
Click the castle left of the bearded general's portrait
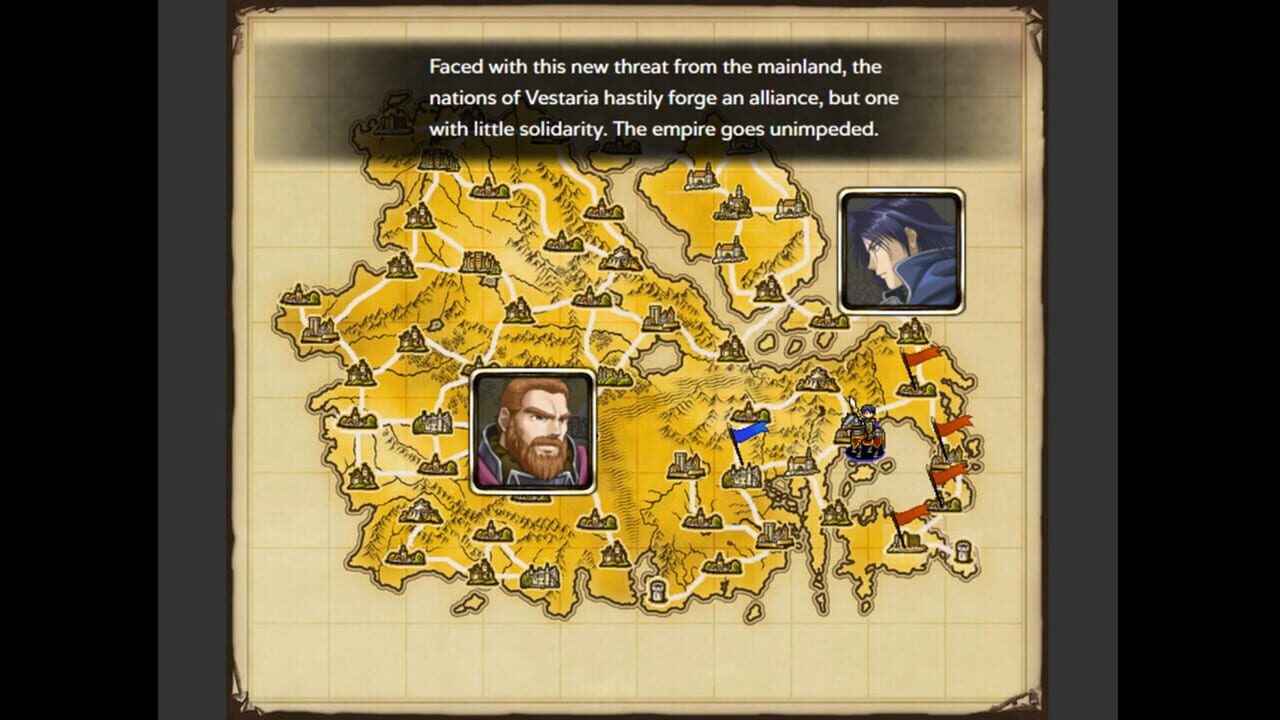pyautogui.click(x=430, y=421)
